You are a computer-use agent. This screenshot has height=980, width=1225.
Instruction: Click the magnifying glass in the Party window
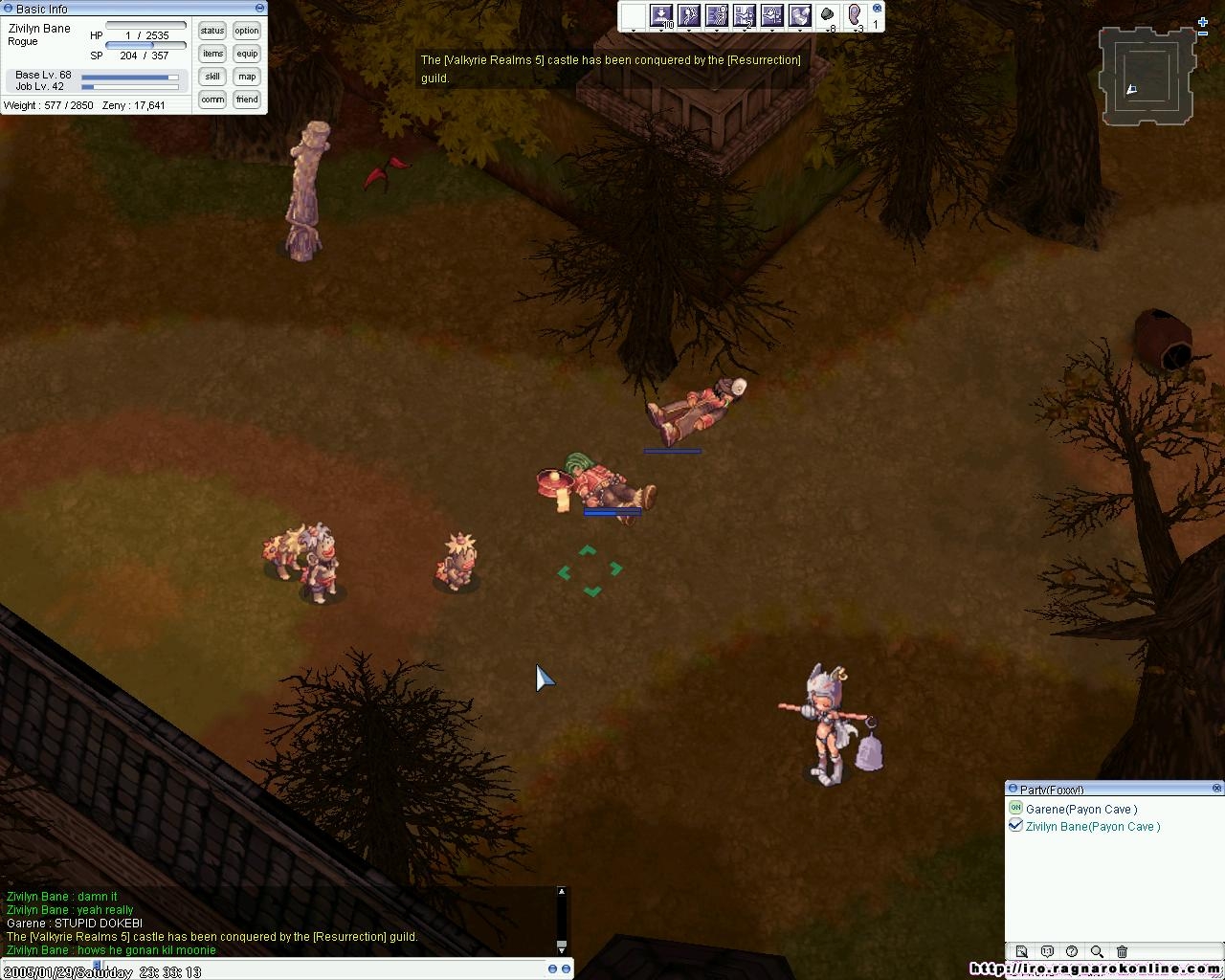1097,951
